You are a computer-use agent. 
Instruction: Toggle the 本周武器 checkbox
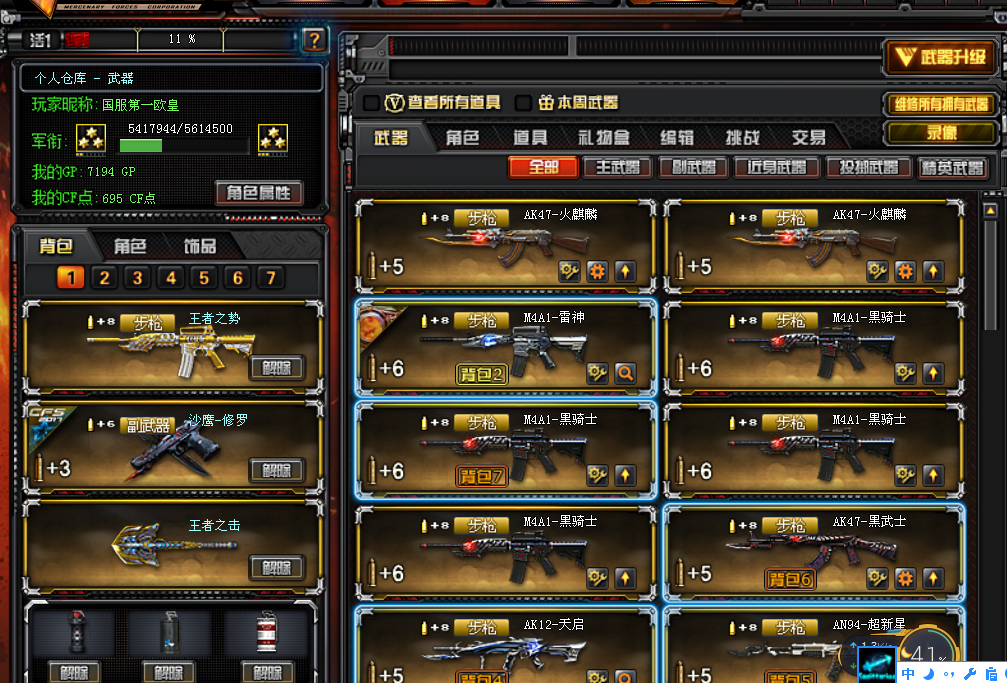522,103
